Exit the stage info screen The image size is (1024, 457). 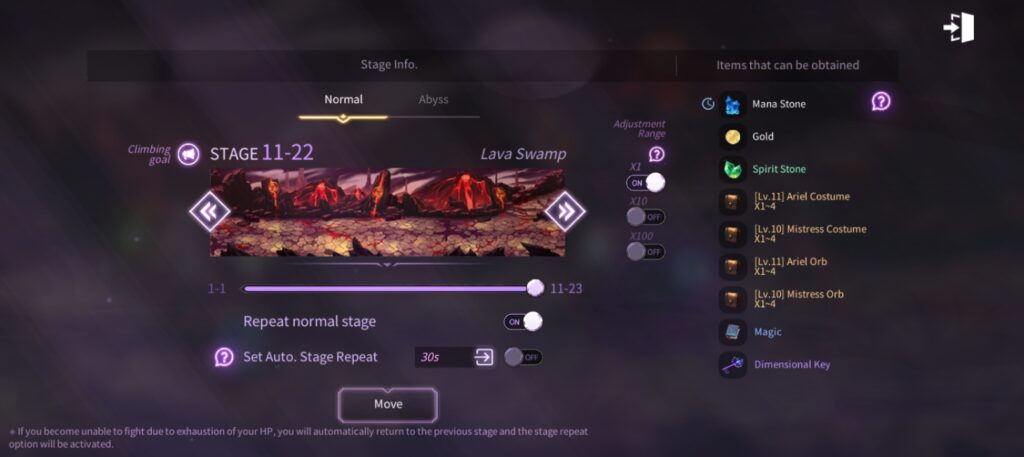tap(959, 28)
